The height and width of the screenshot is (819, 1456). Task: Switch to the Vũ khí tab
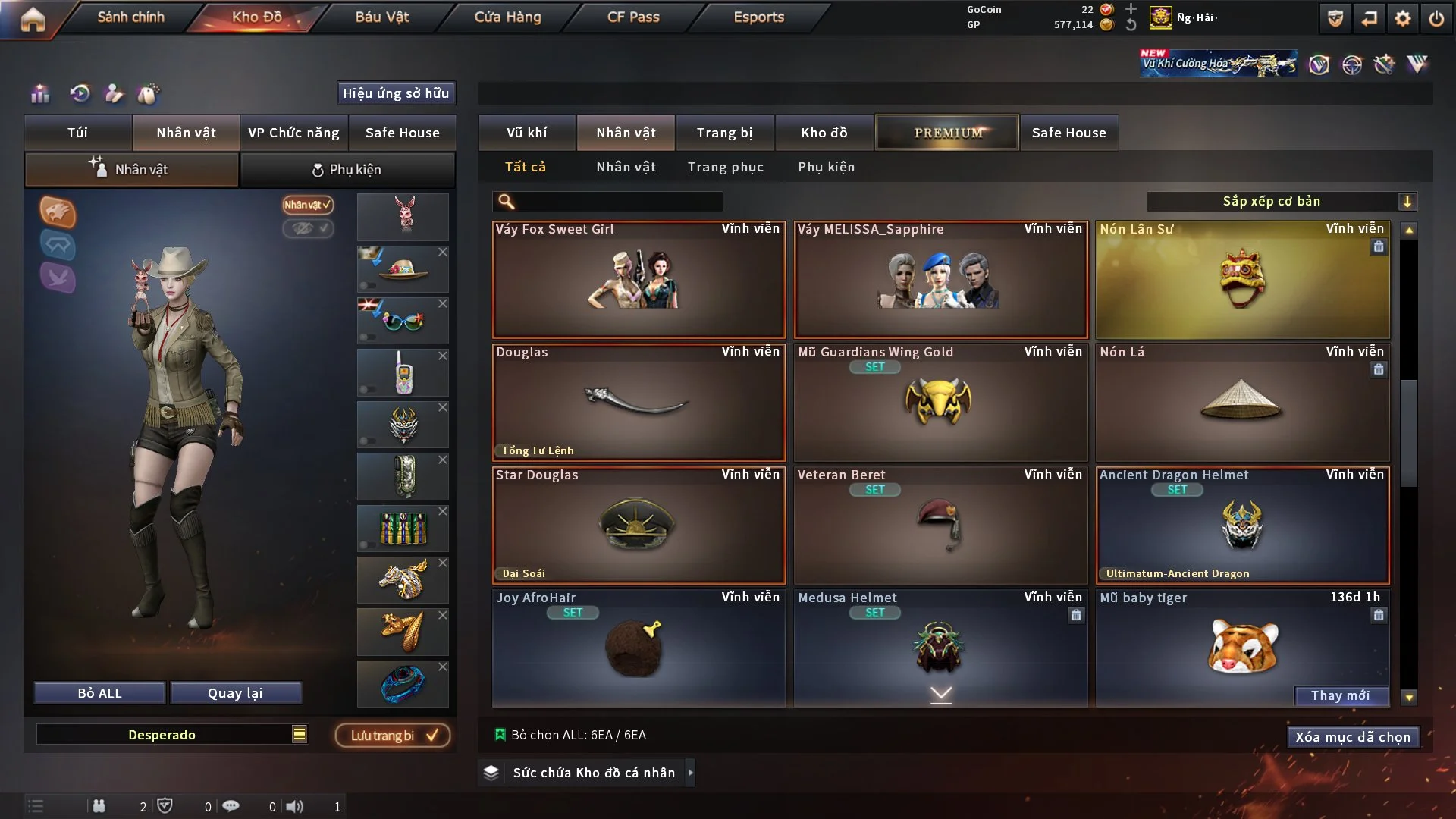(526, 133)
